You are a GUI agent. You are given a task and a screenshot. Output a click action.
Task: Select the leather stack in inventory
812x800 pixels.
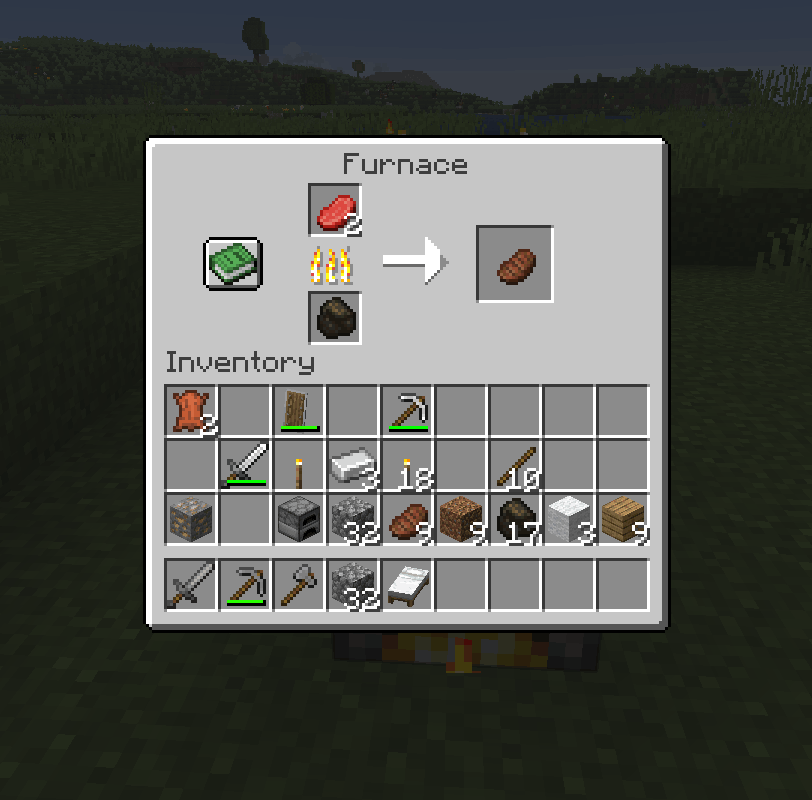[191, 411]
